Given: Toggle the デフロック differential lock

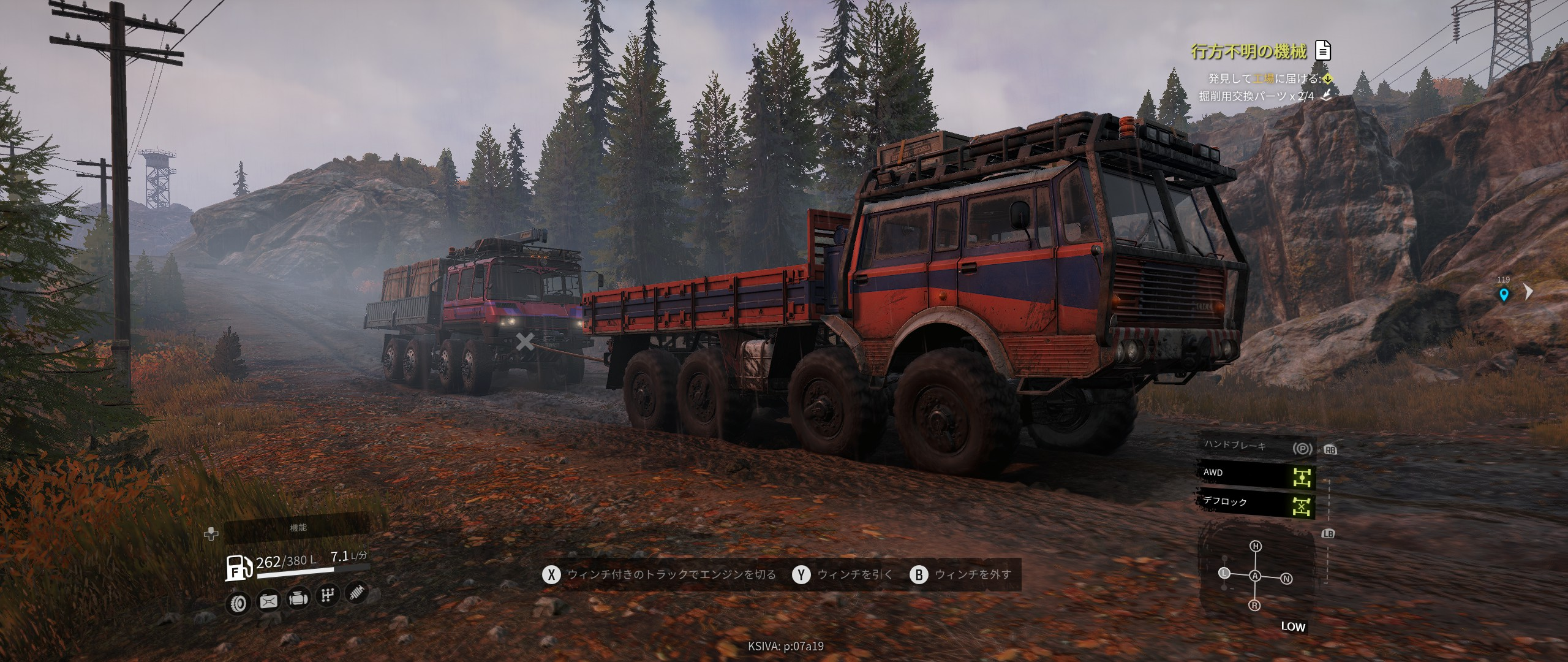Looking at the screenshot, I should [1256, 504].
